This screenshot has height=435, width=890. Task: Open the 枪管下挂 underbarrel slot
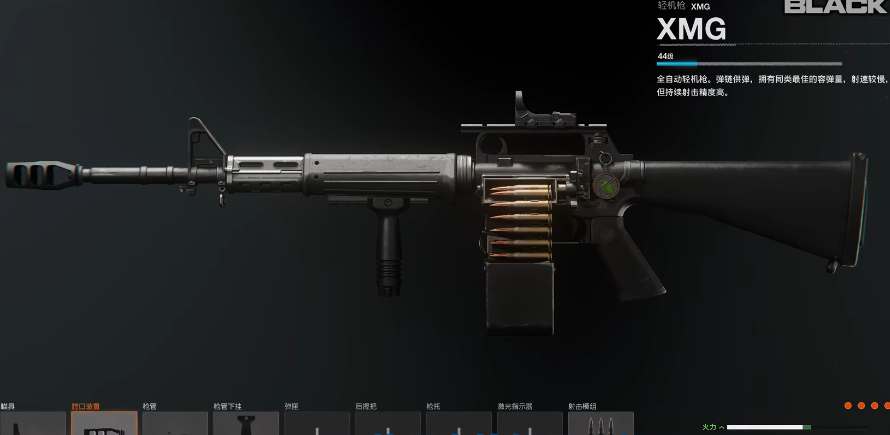pos(246,423)
